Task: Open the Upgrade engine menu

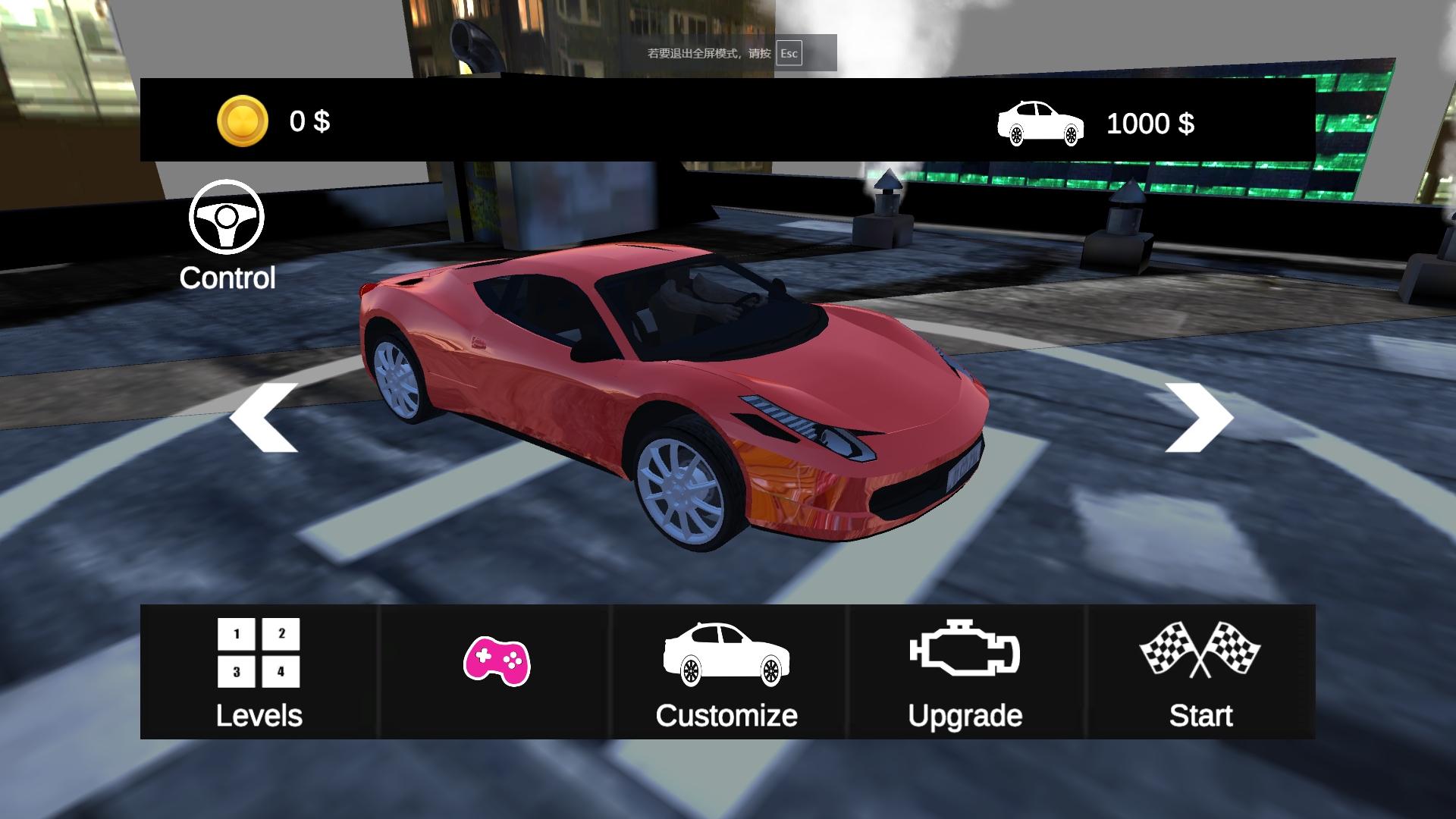Action: pos(965,672)
